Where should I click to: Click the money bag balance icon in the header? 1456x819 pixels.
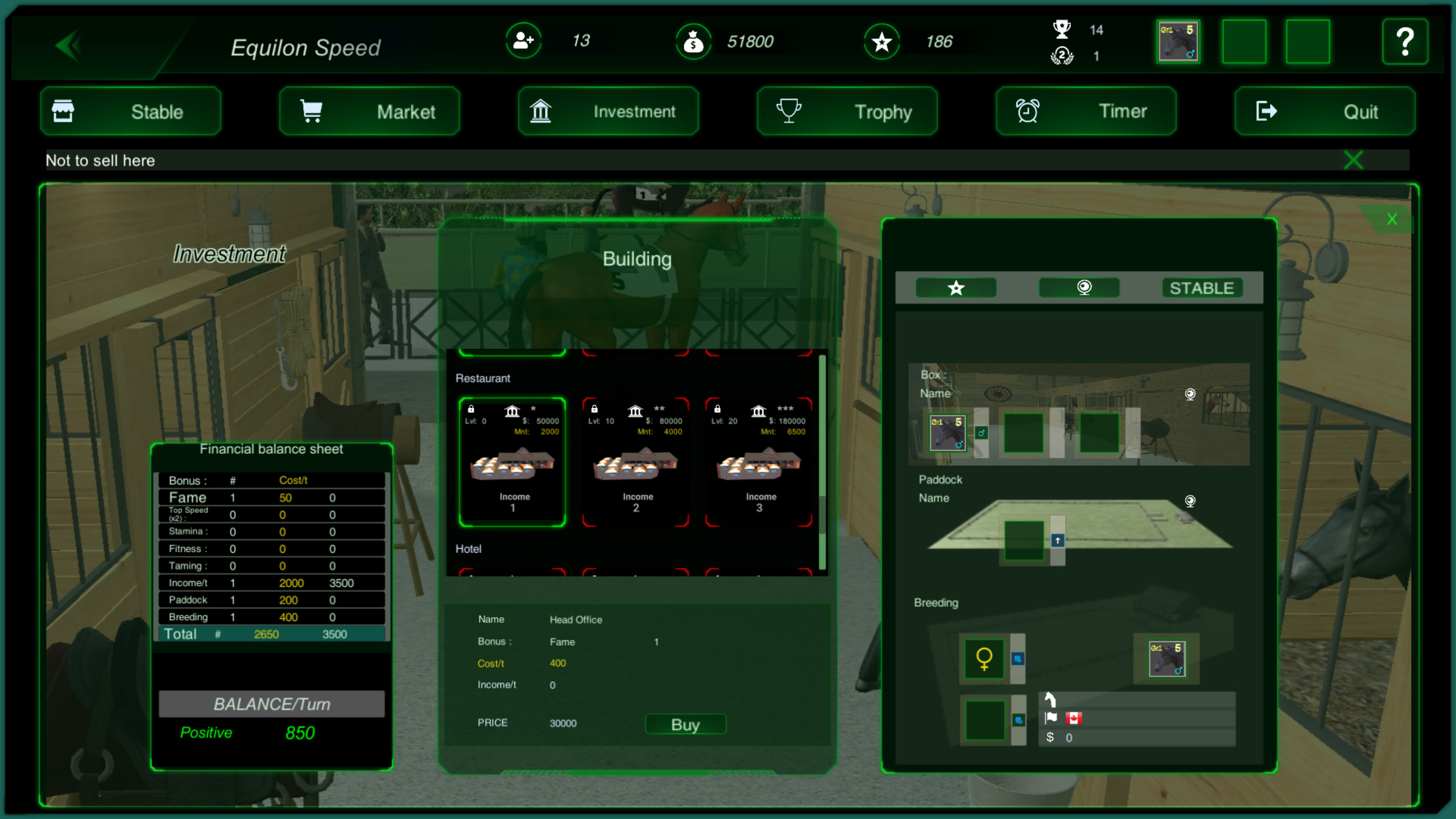pyautogui.click(x=693, y=41)
